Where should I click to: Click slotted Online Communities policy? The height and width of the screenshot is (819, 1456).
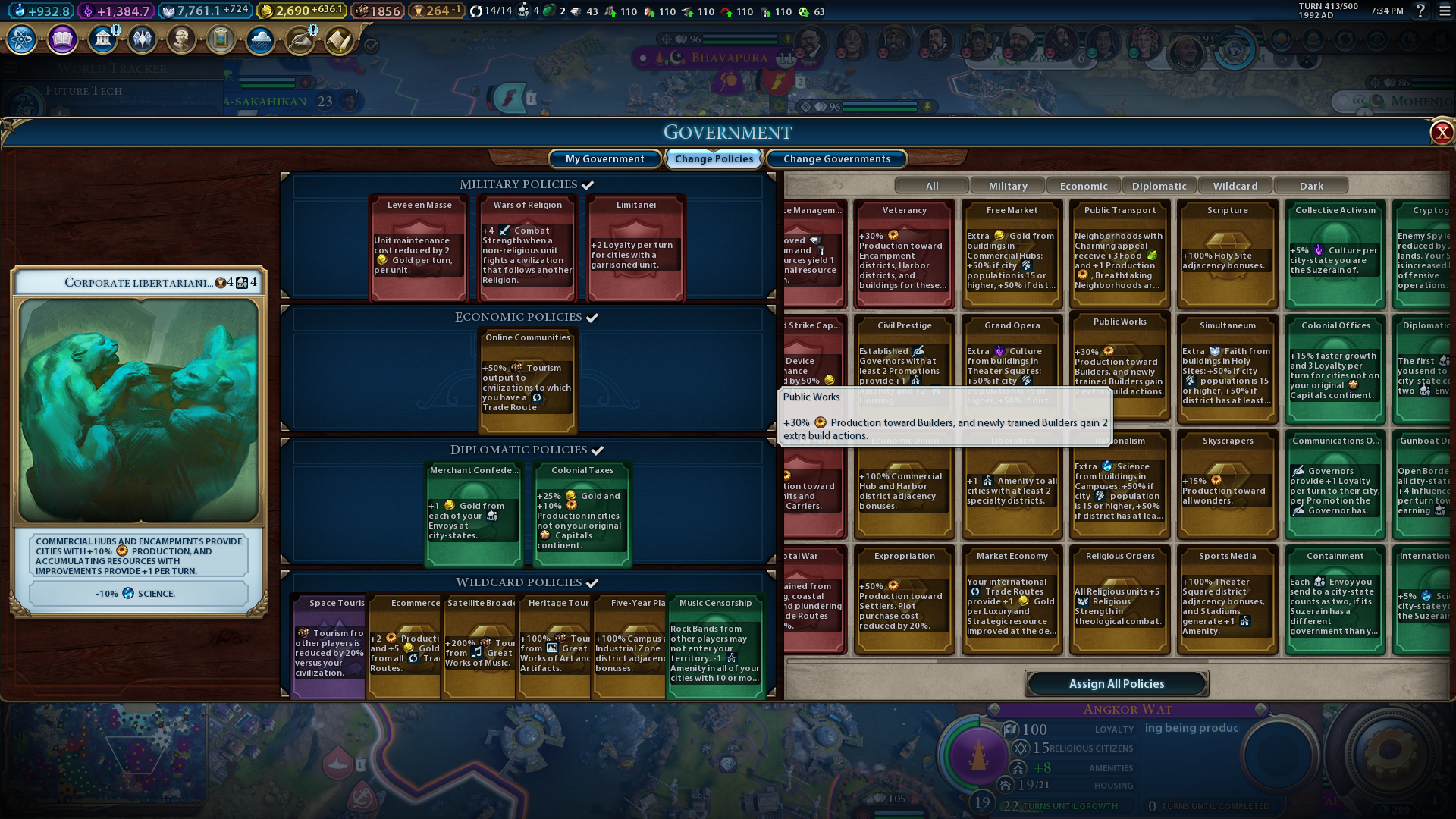(528, 381)
